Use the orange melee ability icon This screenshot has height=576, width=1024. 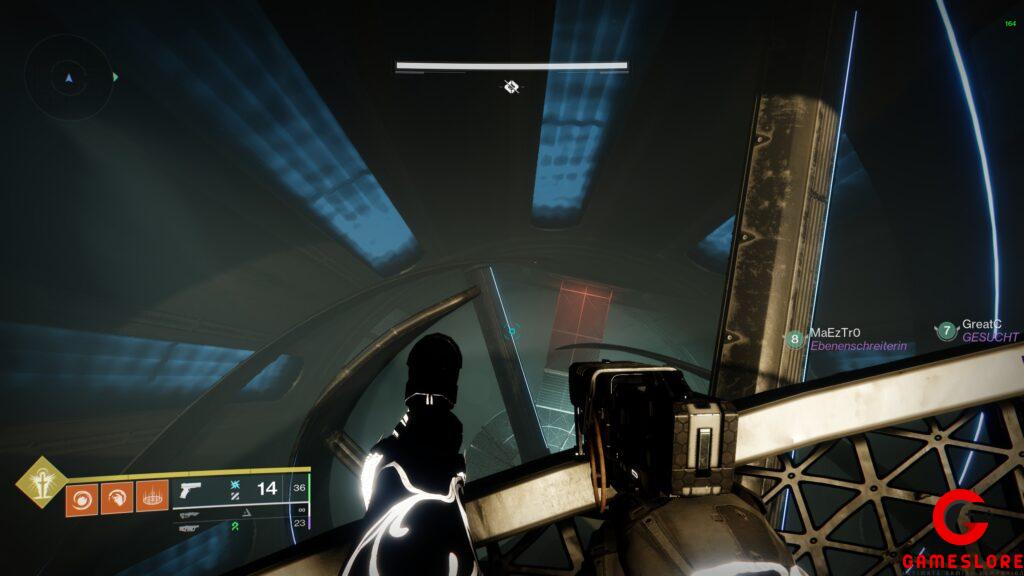pos(117,497)
